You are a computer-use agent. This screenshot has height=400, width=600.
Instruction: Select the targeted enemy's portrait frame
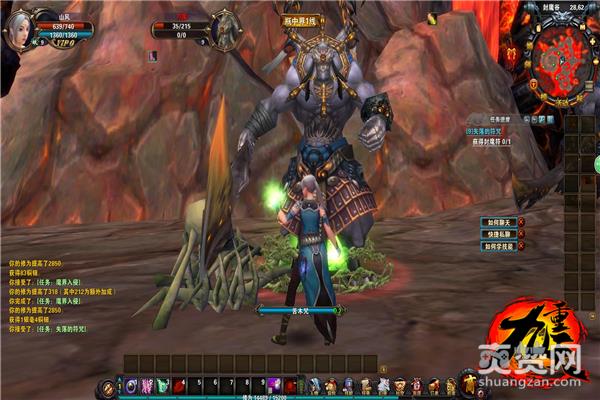(x=224, y=26)
